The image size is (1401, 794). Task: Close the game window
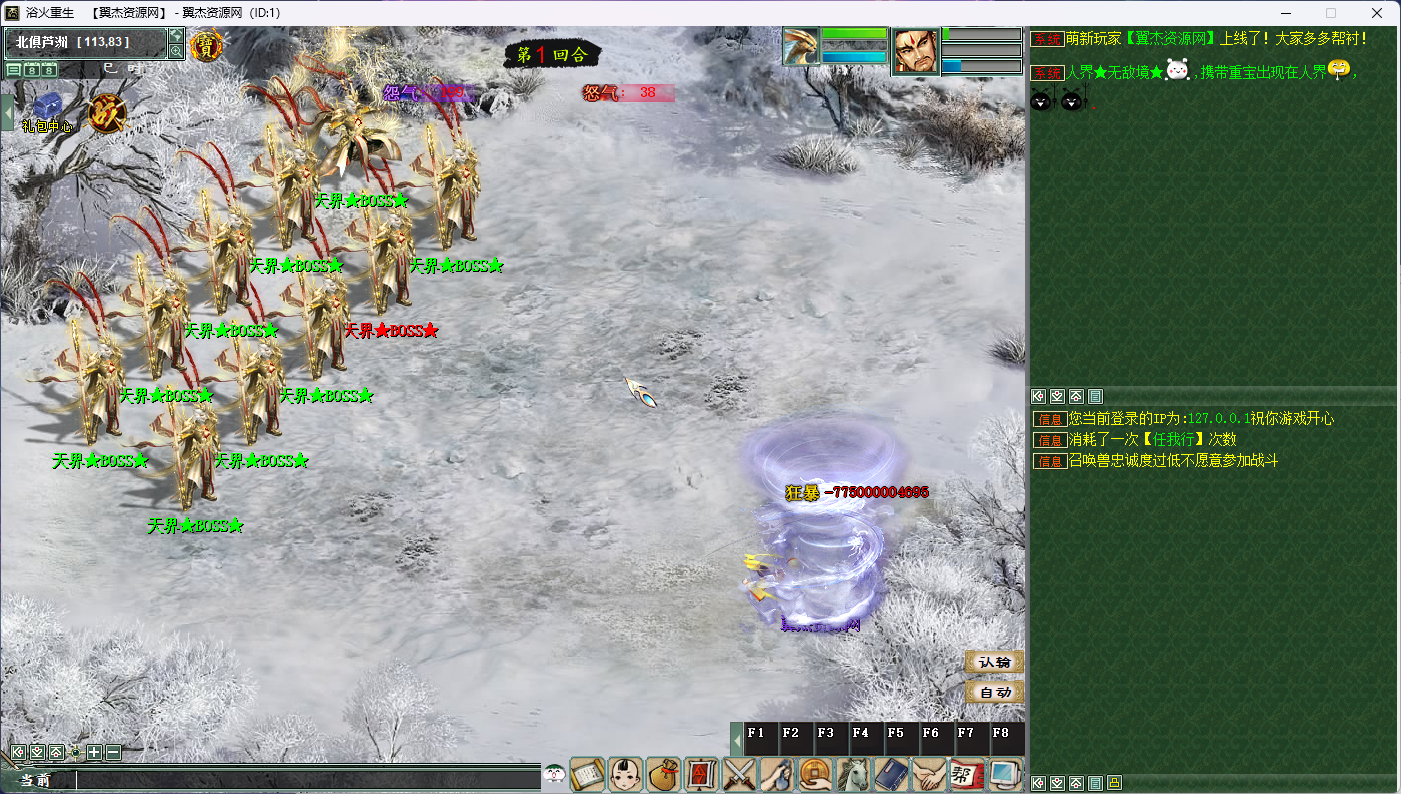coord(1376,13)
